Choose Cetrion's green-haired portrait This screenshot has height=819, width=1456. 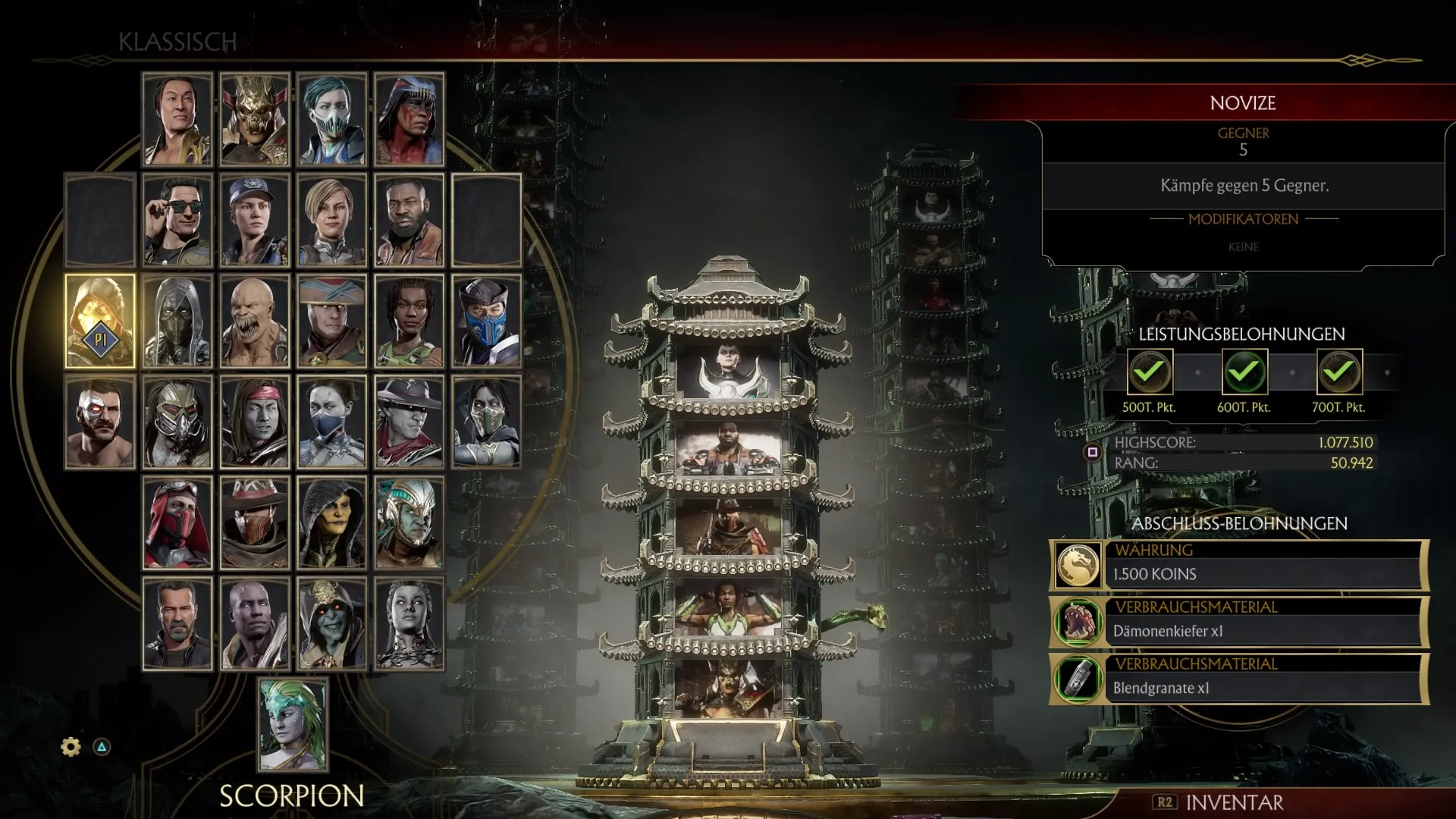pos(293,725)
